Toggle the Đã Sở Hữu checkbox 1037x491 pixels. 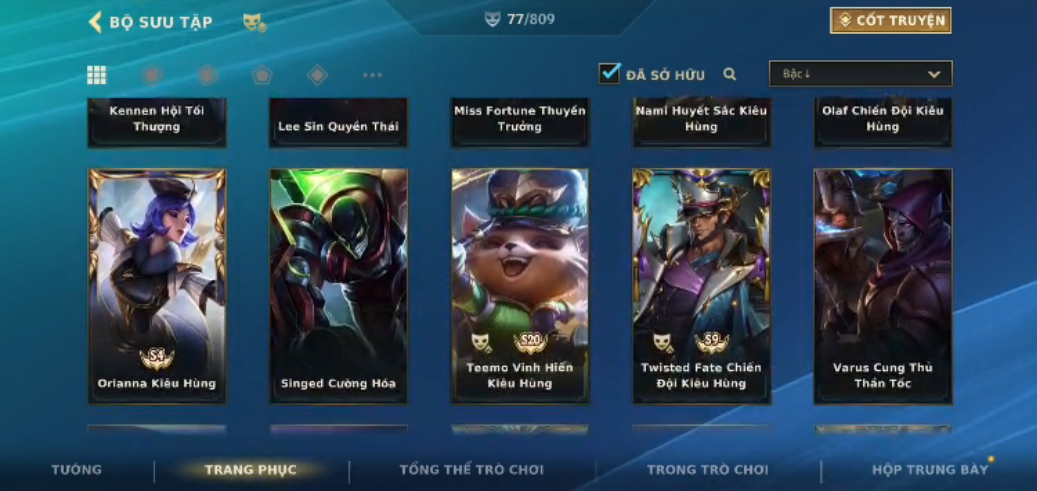609,74
